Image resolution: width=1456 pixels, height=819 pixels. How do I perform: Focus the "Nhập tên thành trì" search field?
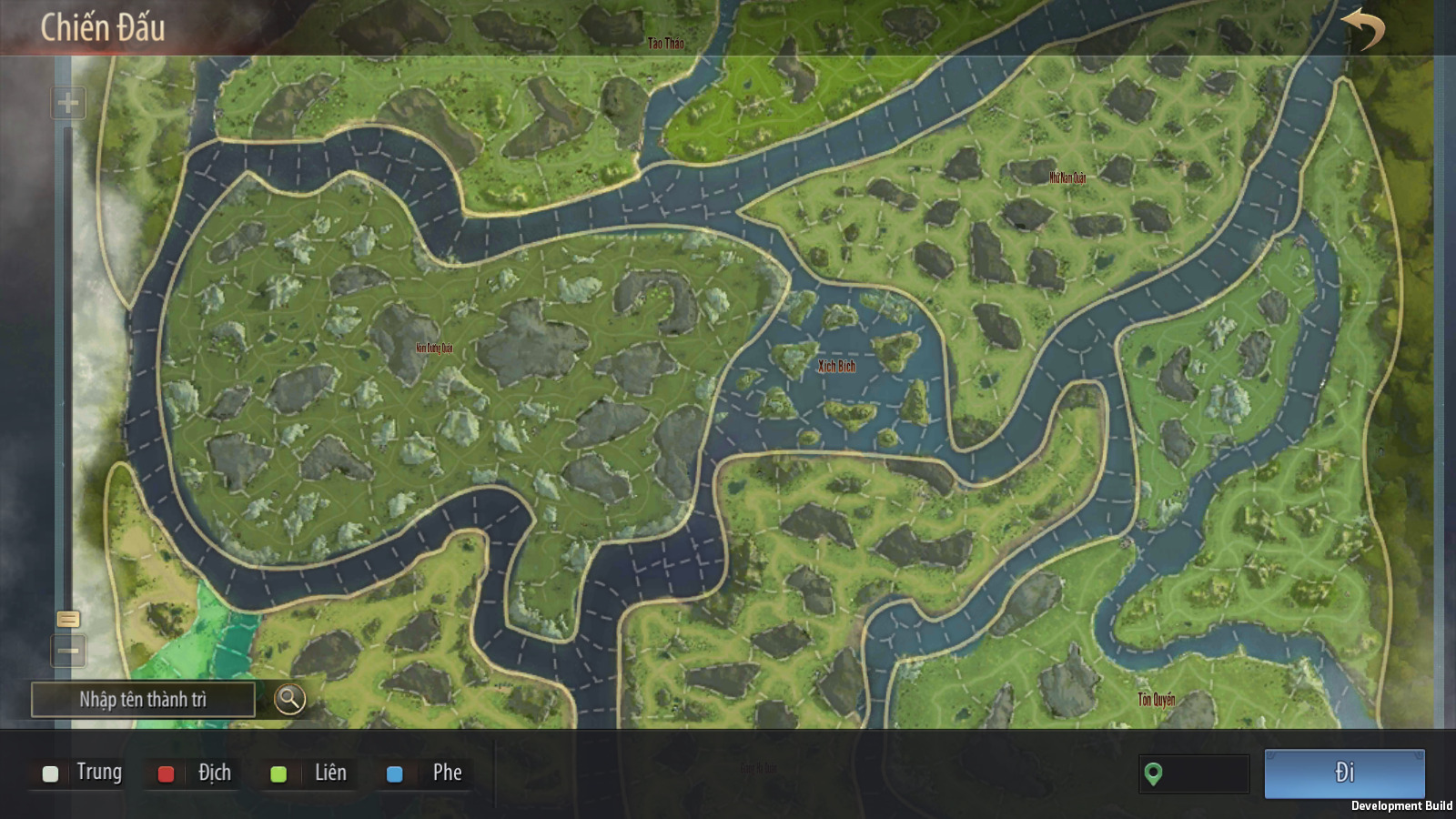click(143, 700)
